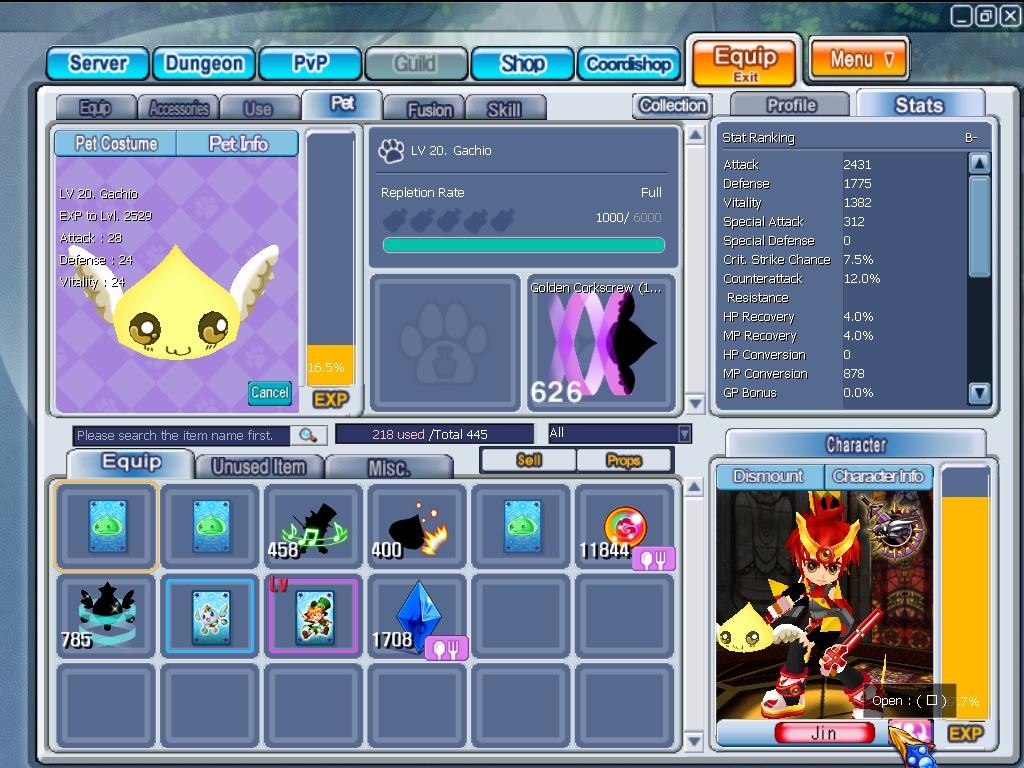1024x768 pixels.
Task: Switch to the Skill tab
Action: click(504, 109)
